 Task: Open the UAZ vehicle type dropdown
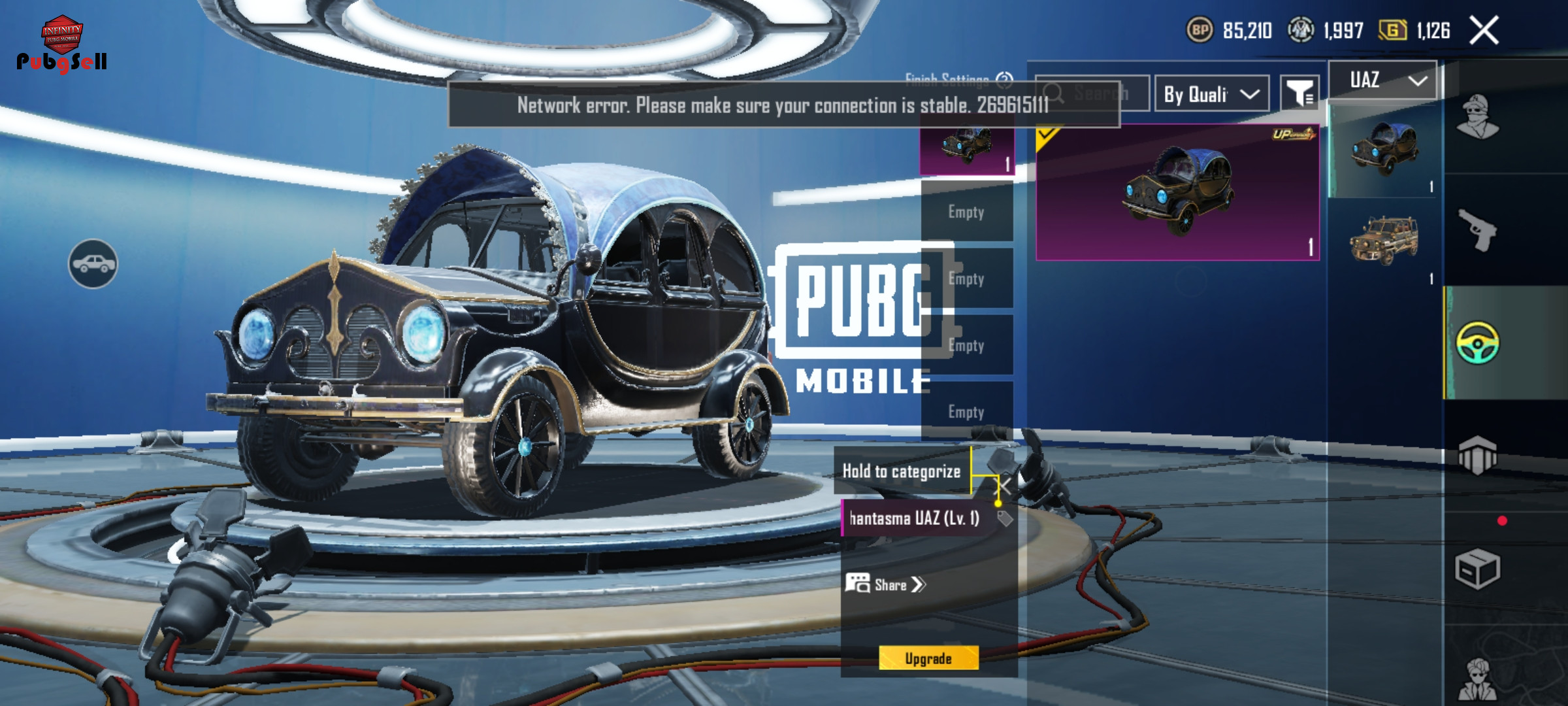click(1385, 80)
